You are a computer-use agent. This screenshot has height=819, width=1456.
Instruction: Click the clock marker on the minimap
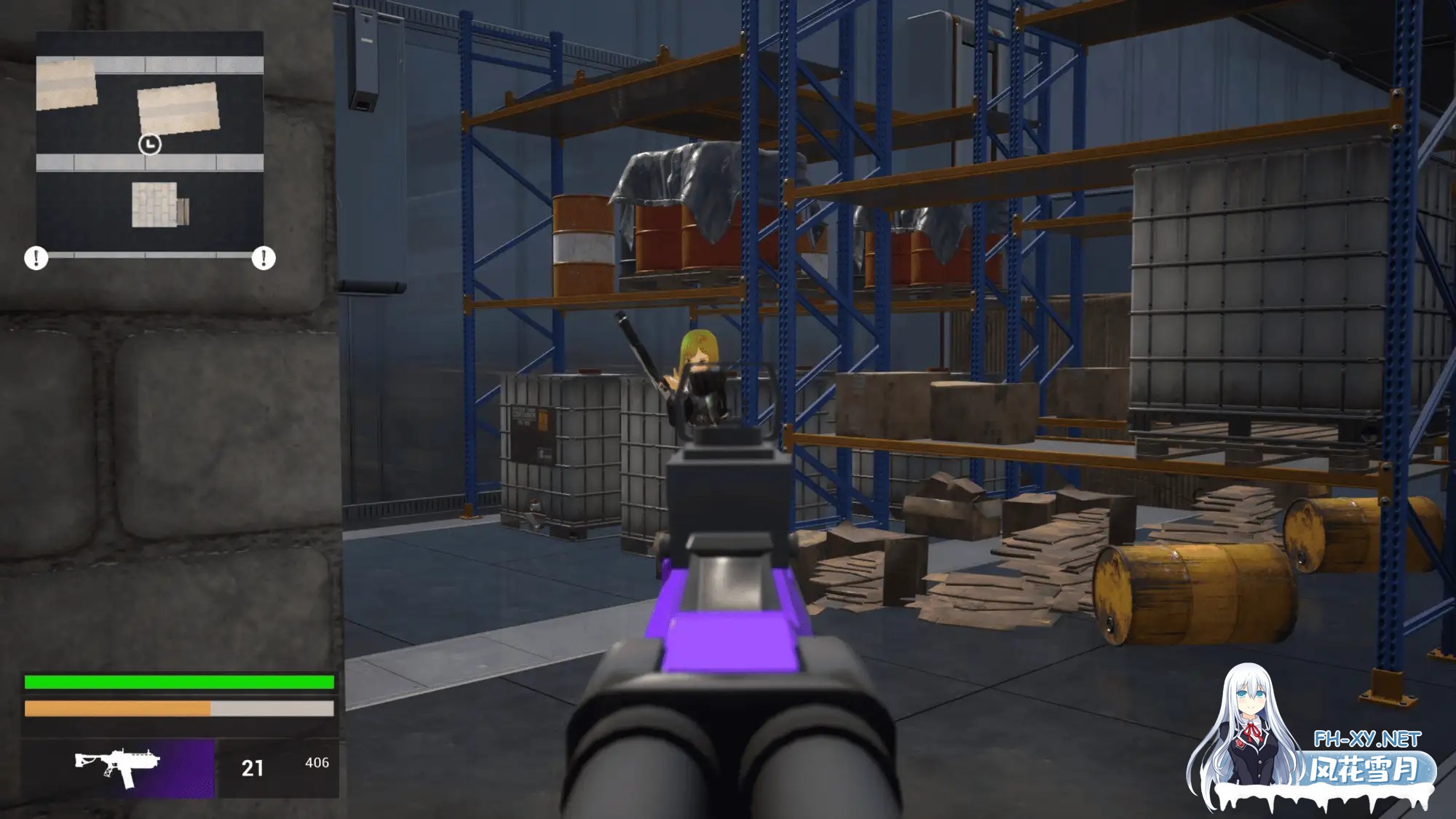coord(150,144)
